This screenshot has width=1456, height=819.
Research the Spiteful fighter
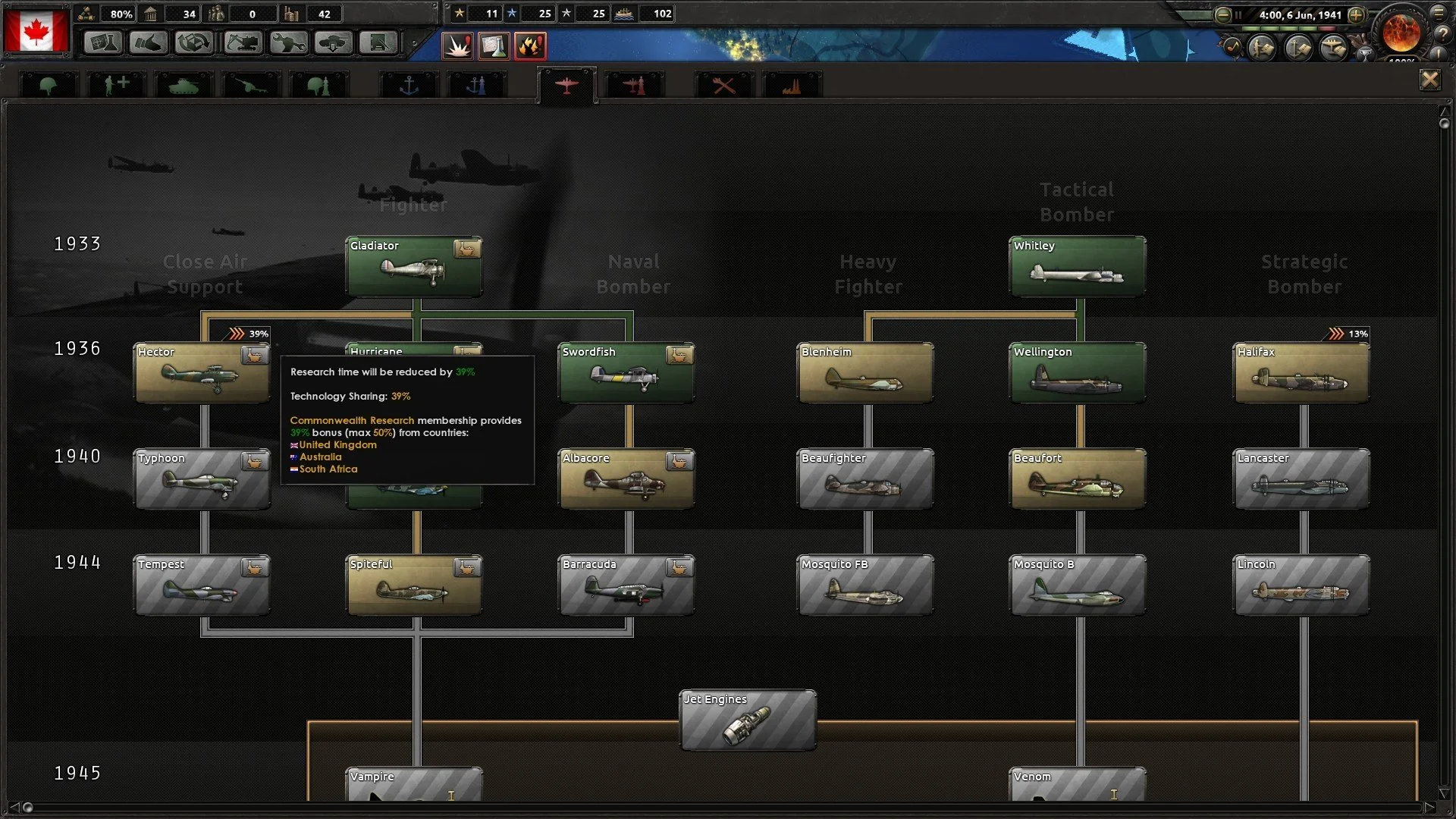tap(415, 585)
